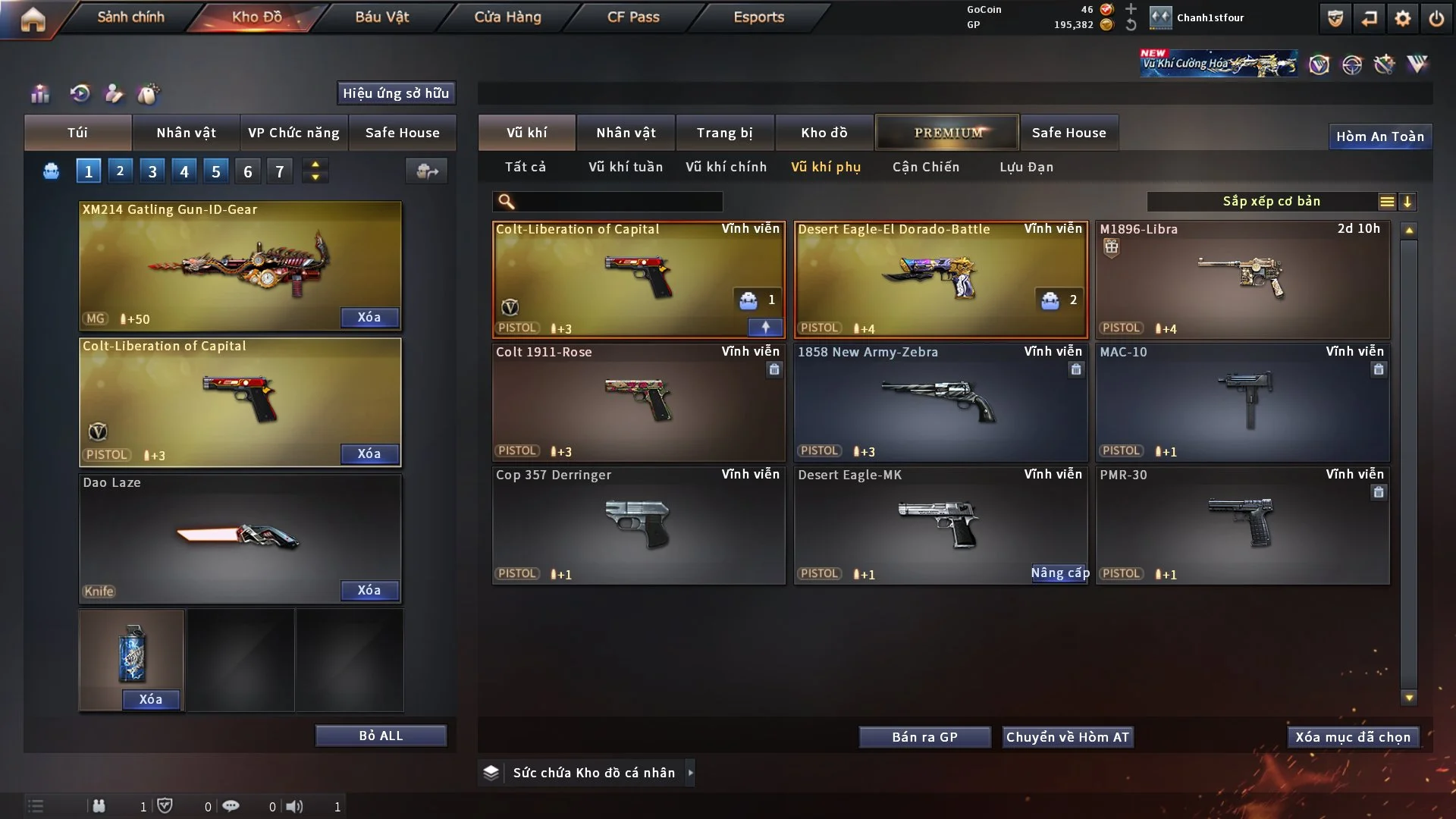Upgrade Desert Eagle-MK with Nâng cấp
This screenshot has width=1456, height=819.
point(1059,573)
